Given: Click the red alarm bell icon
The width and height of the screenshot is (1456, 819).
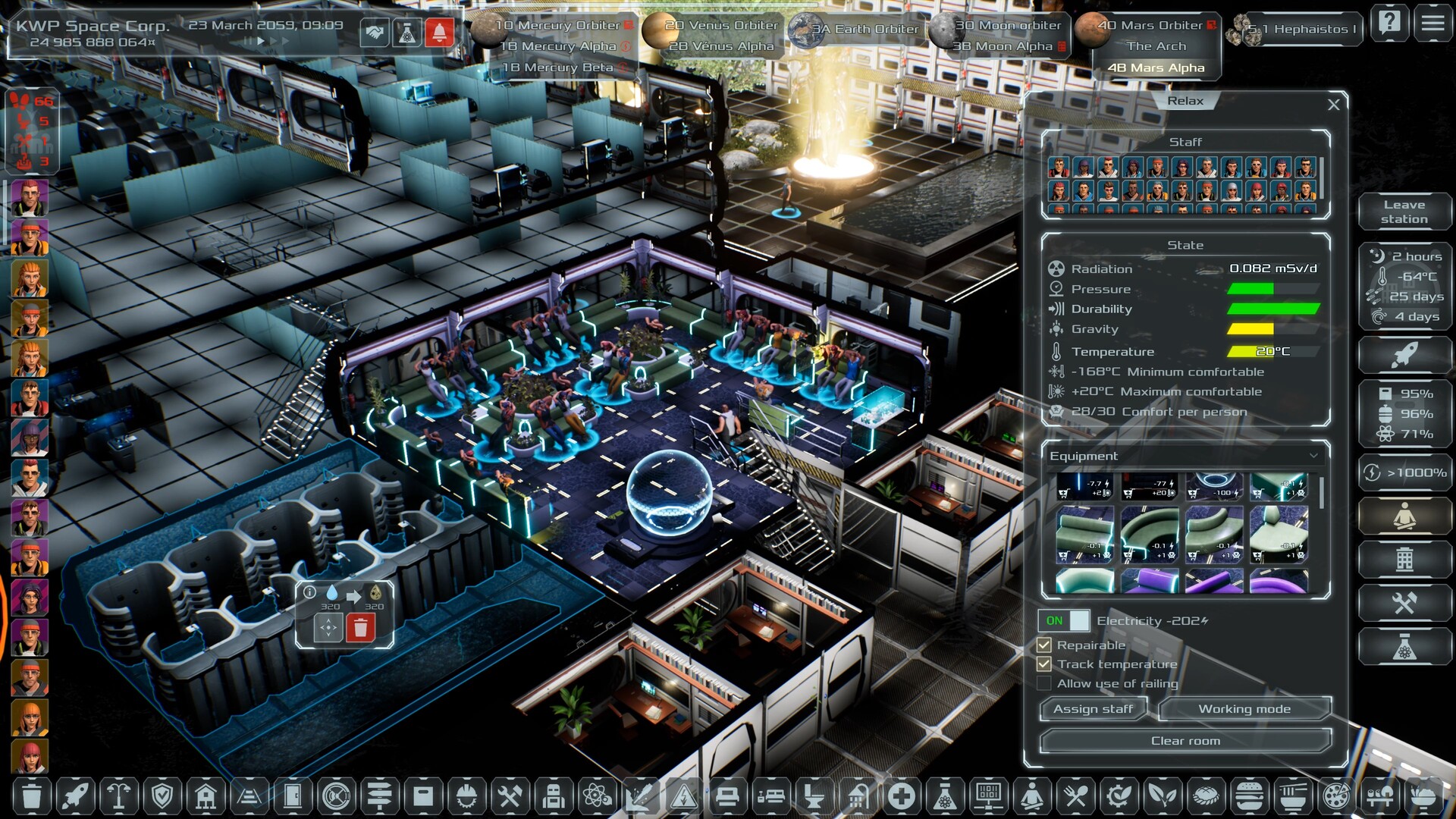Looking at the screenshot, I should tap(439, 33).
